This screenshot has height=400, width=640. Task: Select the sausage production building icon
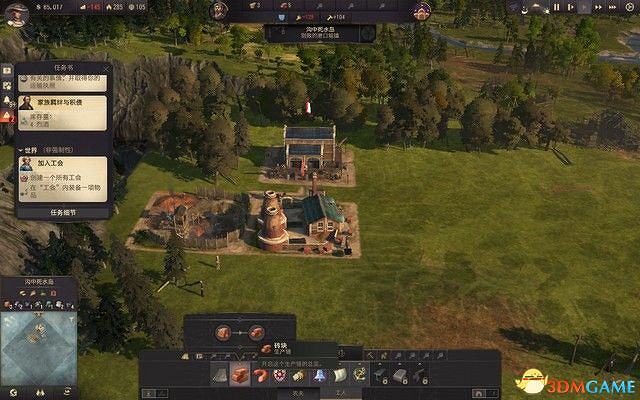(x=262, y=373)
